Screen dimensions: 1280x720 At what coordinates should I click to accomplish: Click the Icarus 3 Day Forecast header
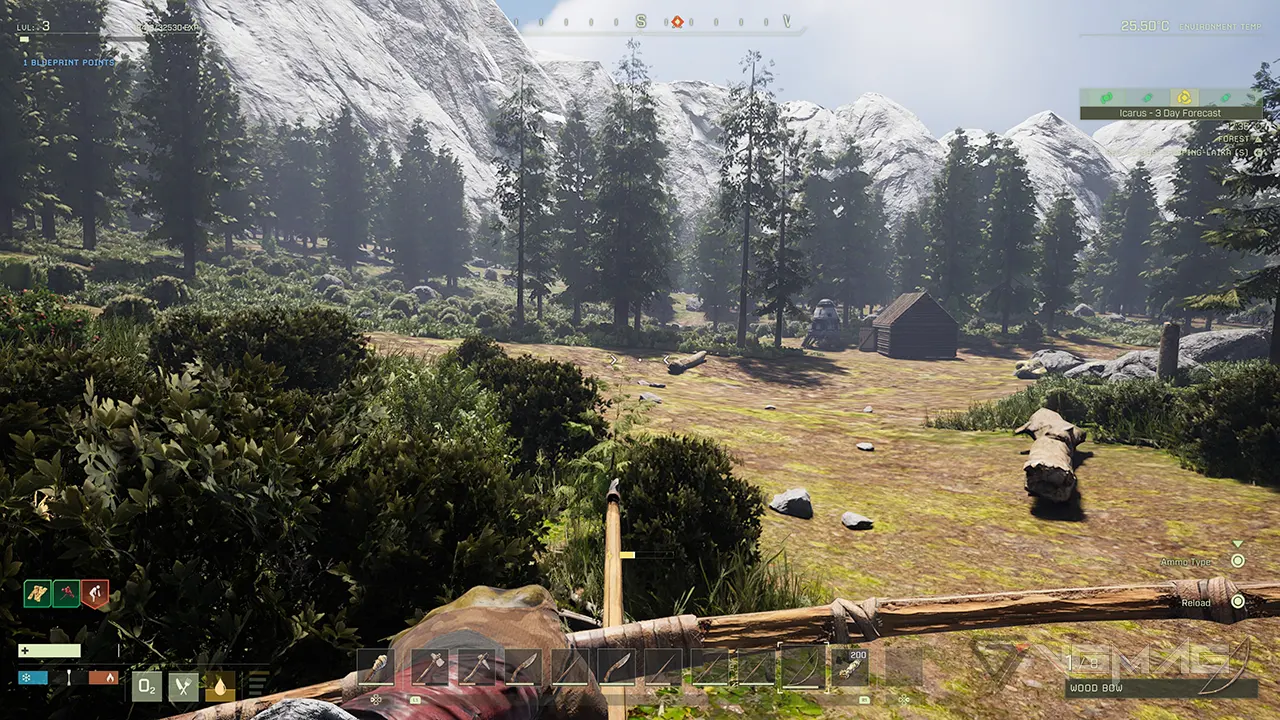[1170, 113]
